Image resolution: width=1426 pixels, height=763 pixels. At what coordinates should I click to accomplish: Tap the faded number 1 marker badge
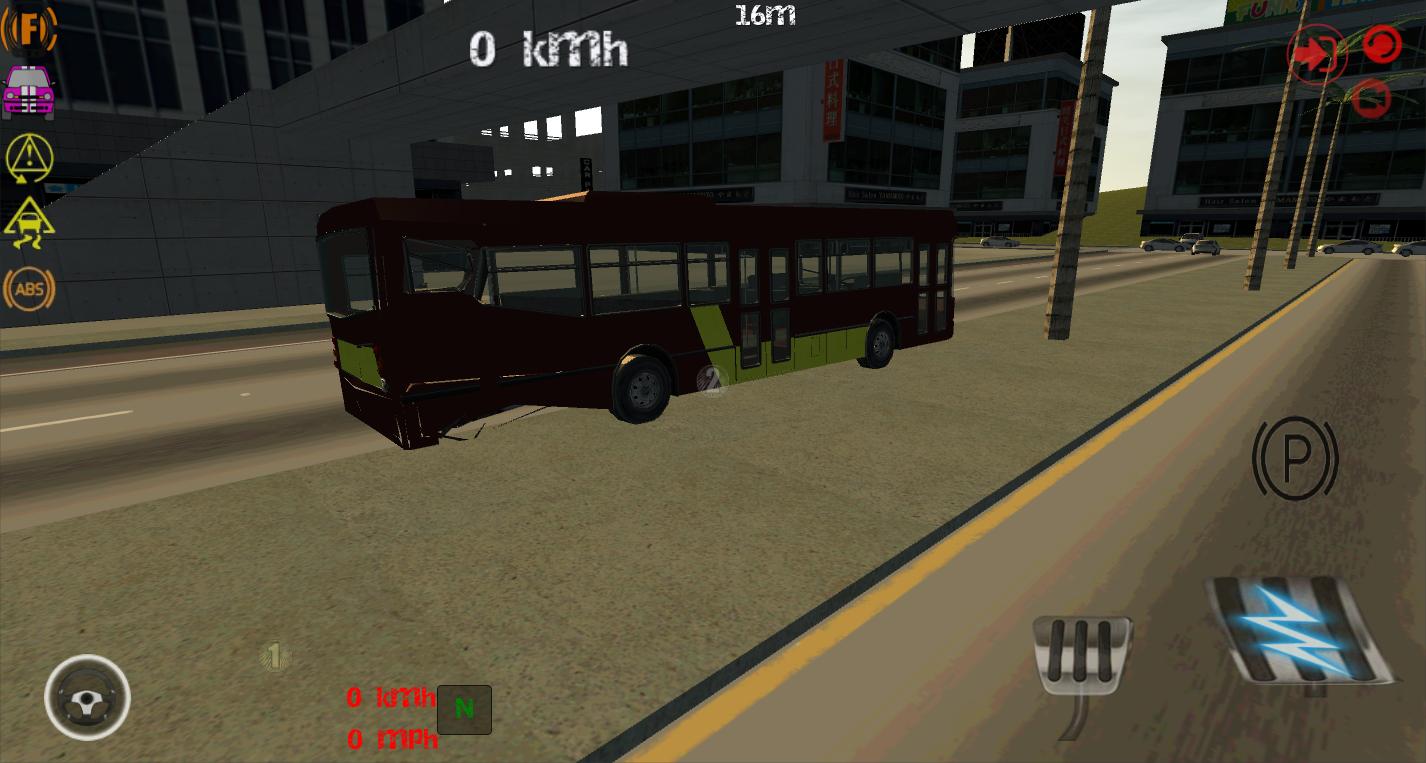tap(273, 656)
